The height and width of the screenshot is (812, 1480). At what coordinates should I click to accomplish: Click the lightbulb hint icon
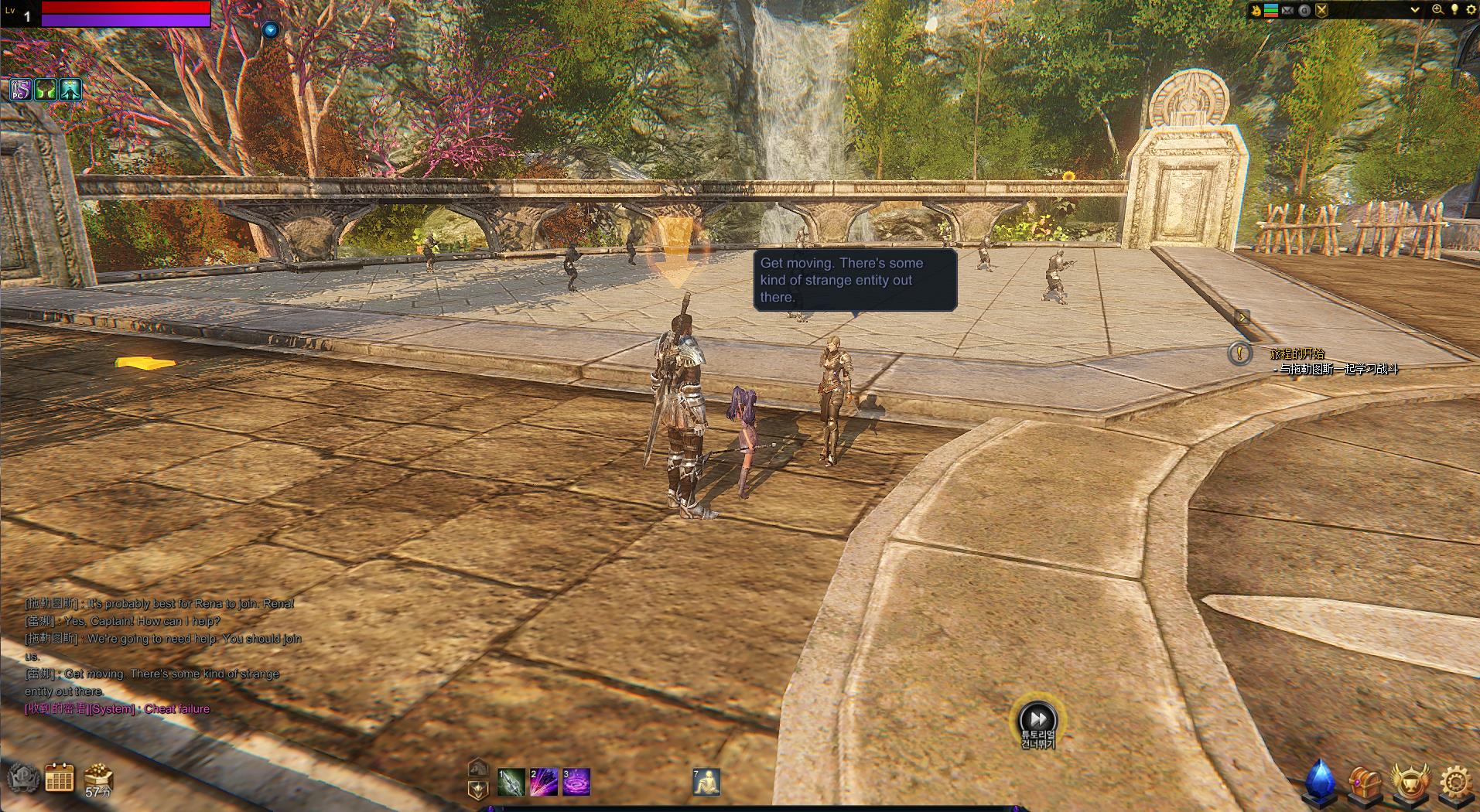point(1454,10)
